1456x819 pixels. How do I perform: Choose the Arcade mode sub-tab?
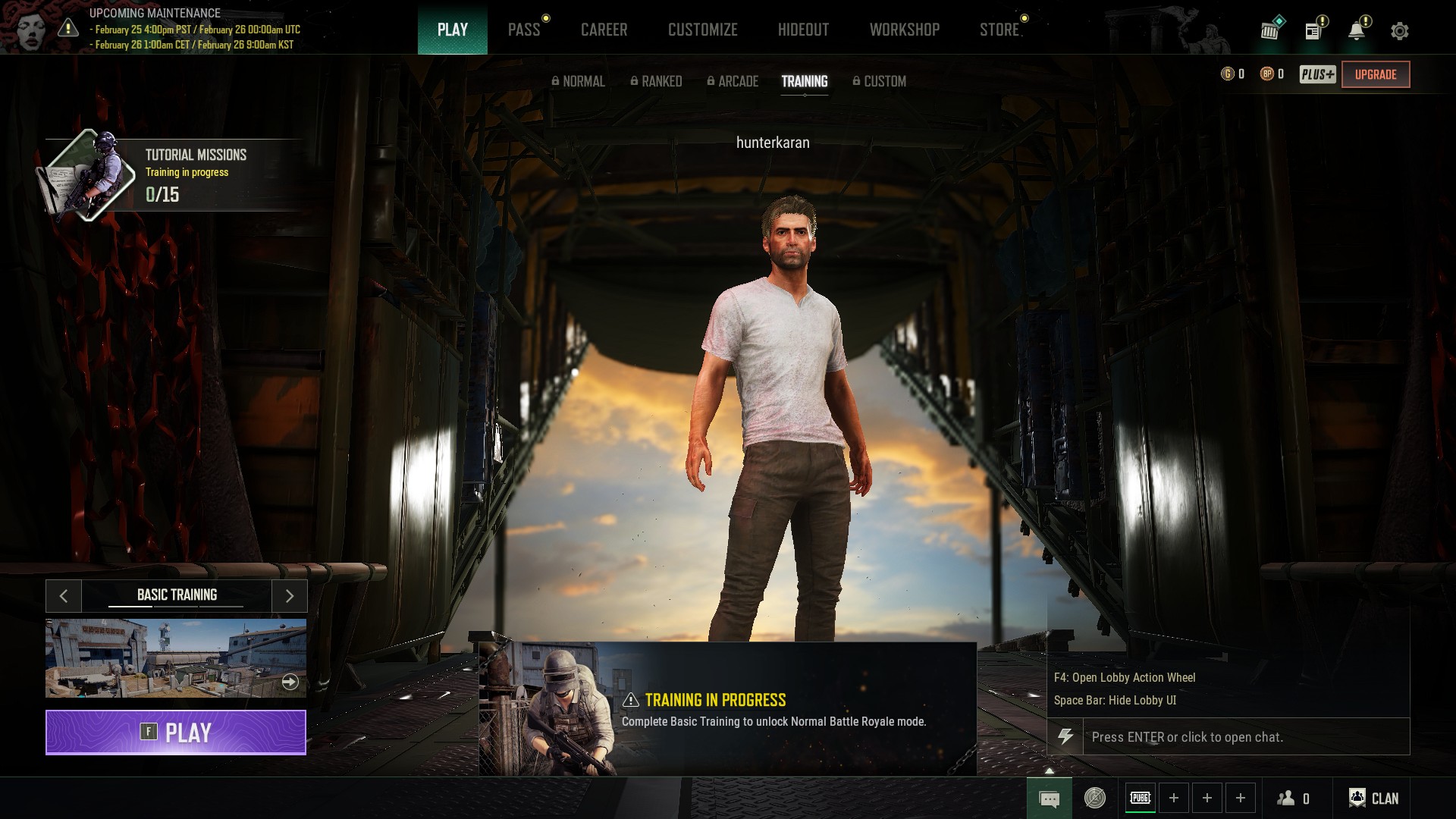pos(733,81)
